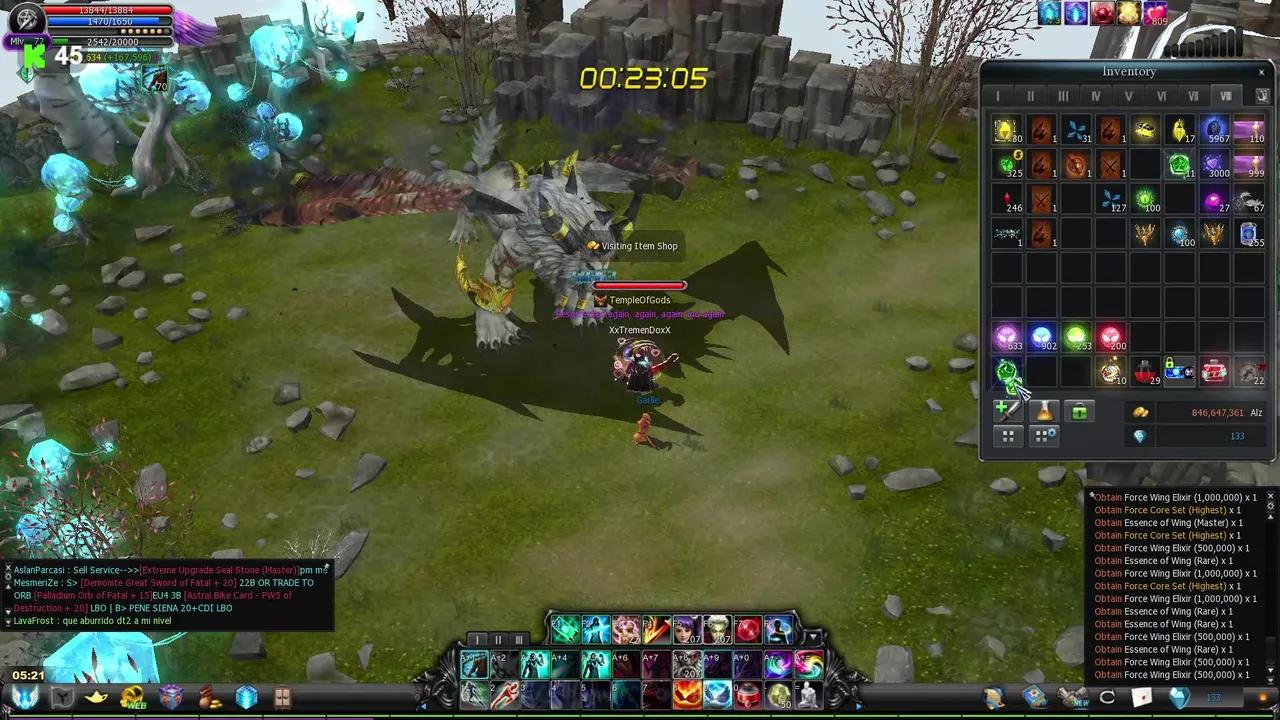
Task: Click the blue cash shop gem icon
Action: point(1178,697)
